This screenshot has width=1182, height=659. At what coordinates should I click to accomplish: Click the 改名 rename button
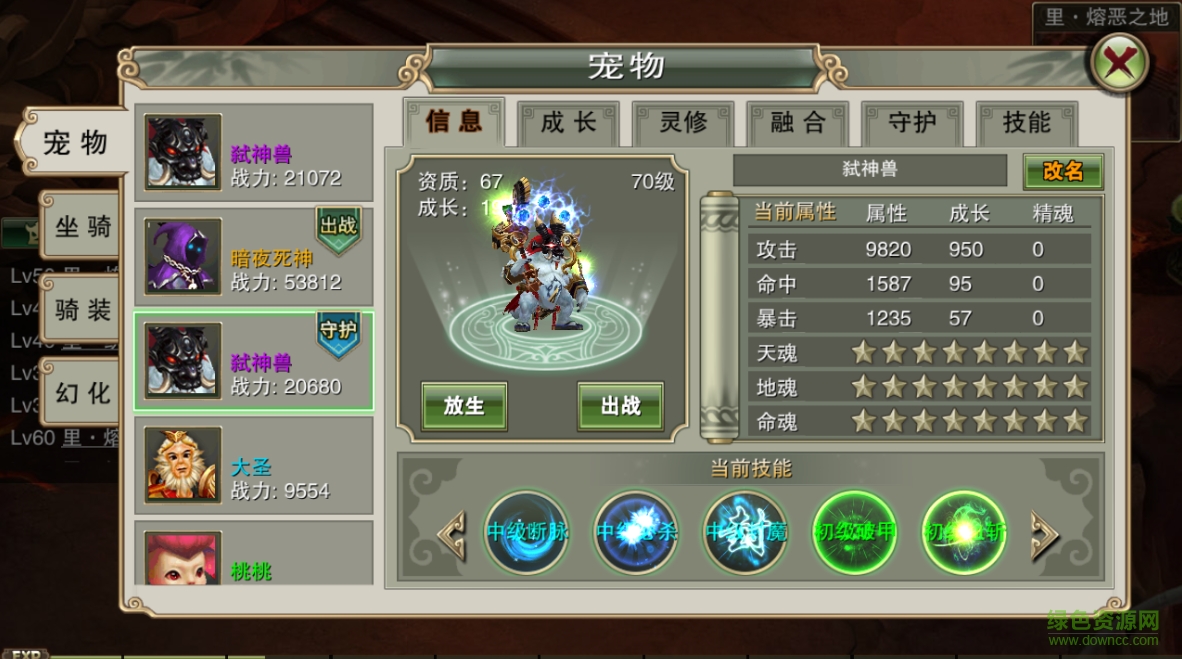1062,171
